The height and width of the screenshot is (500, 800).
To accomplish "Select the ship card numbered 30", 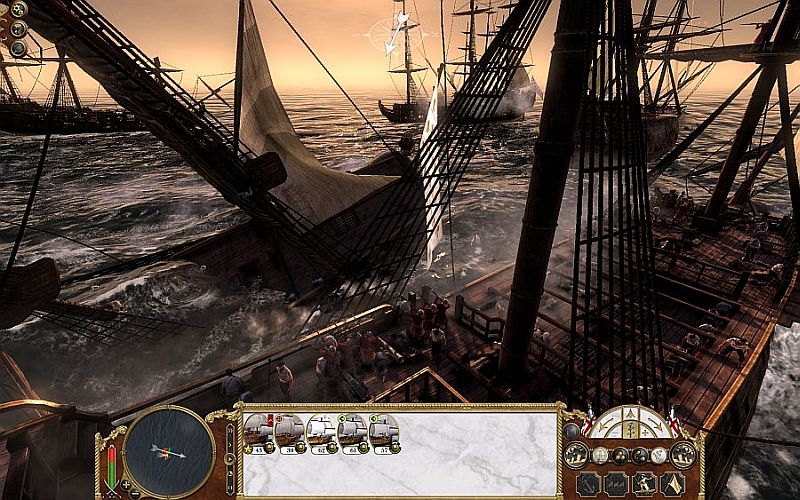I will coord(290,433).
